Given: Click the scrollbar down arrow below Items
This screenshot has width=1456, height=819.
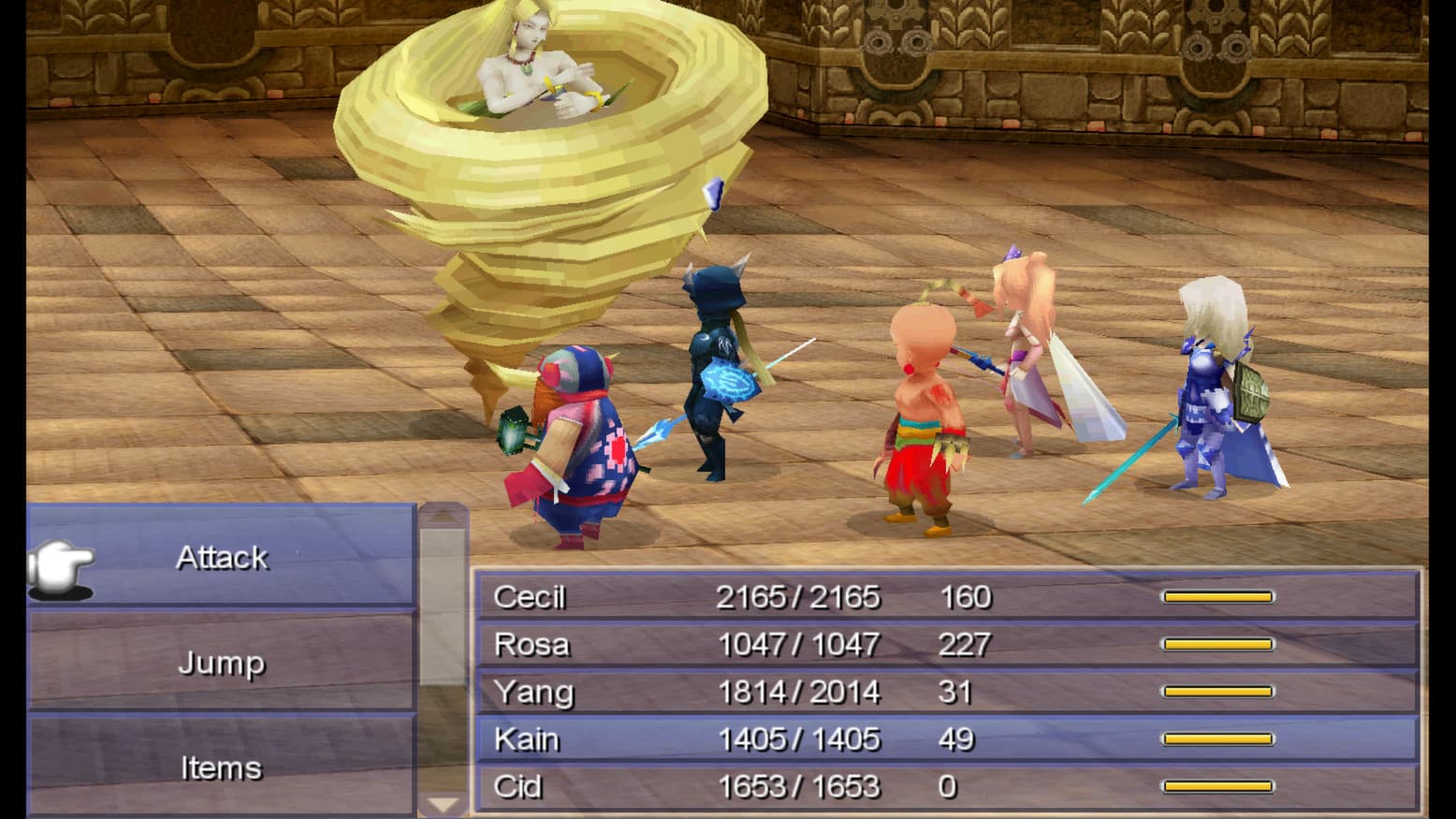Looking at the screenshot, I should pos(441,803).
